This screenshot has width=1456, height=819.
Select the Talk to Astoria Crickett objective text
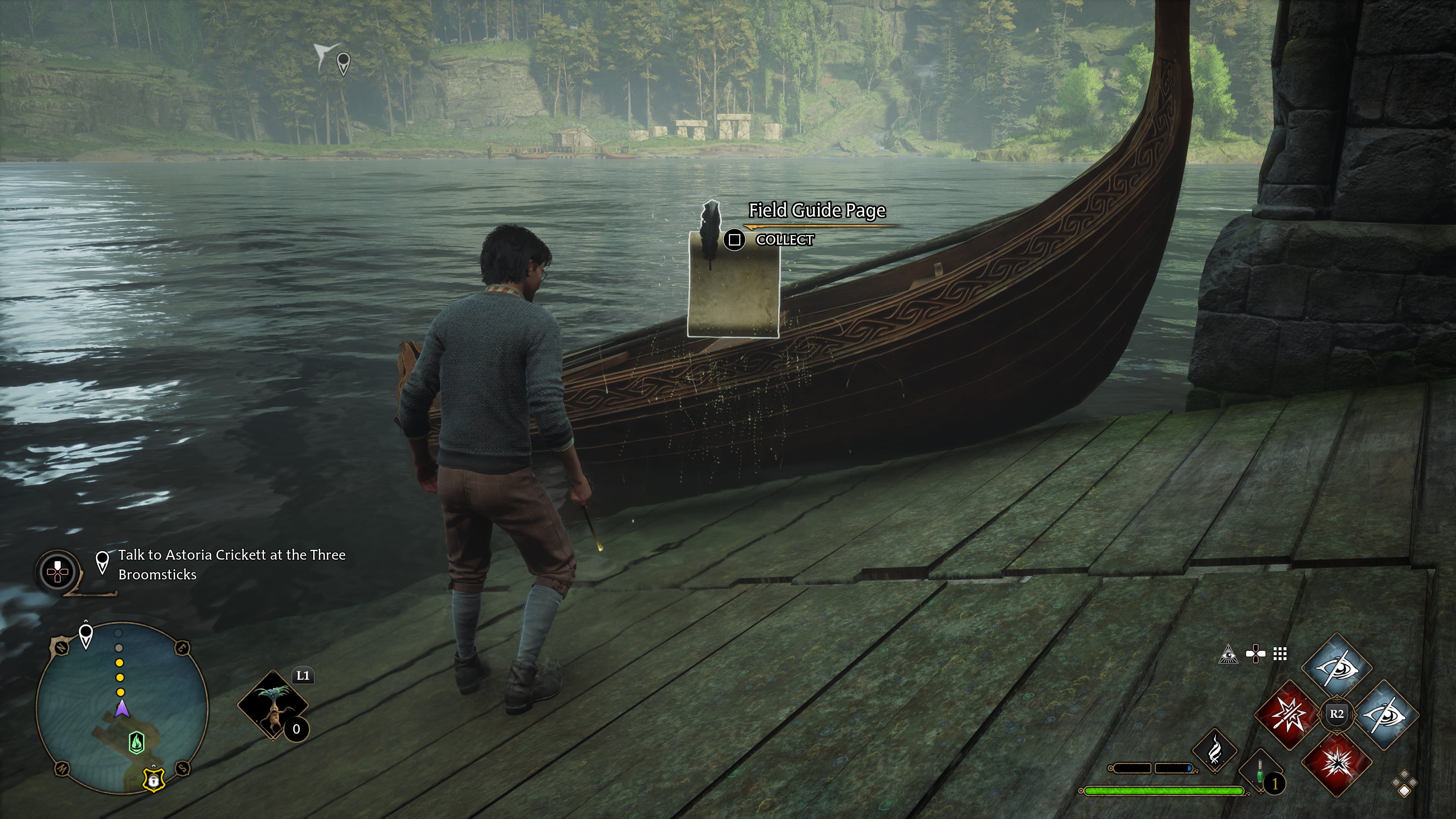231,564
